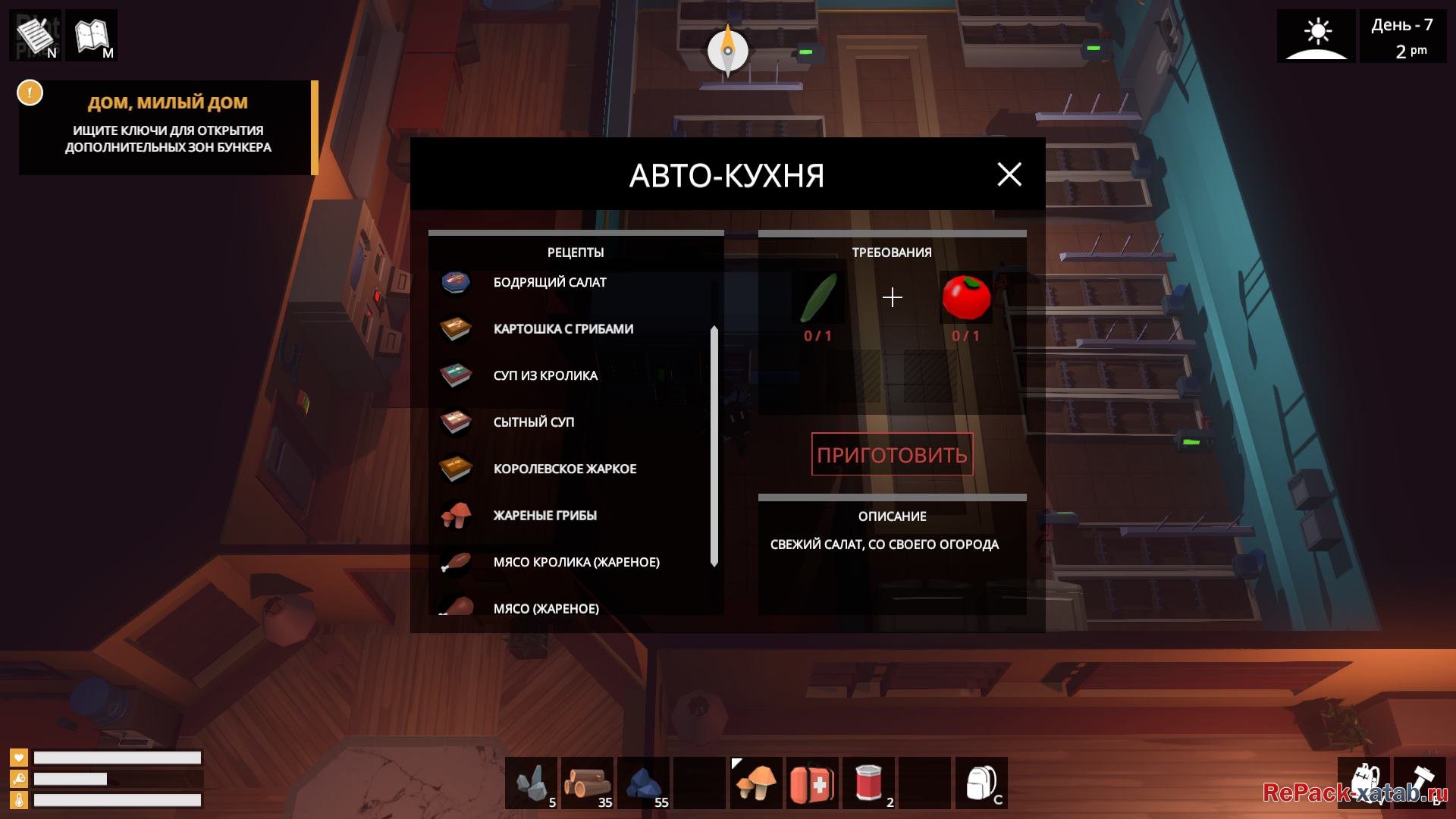
Task: Open the backpack inventory icon
Action: click(x=981, y=783)
